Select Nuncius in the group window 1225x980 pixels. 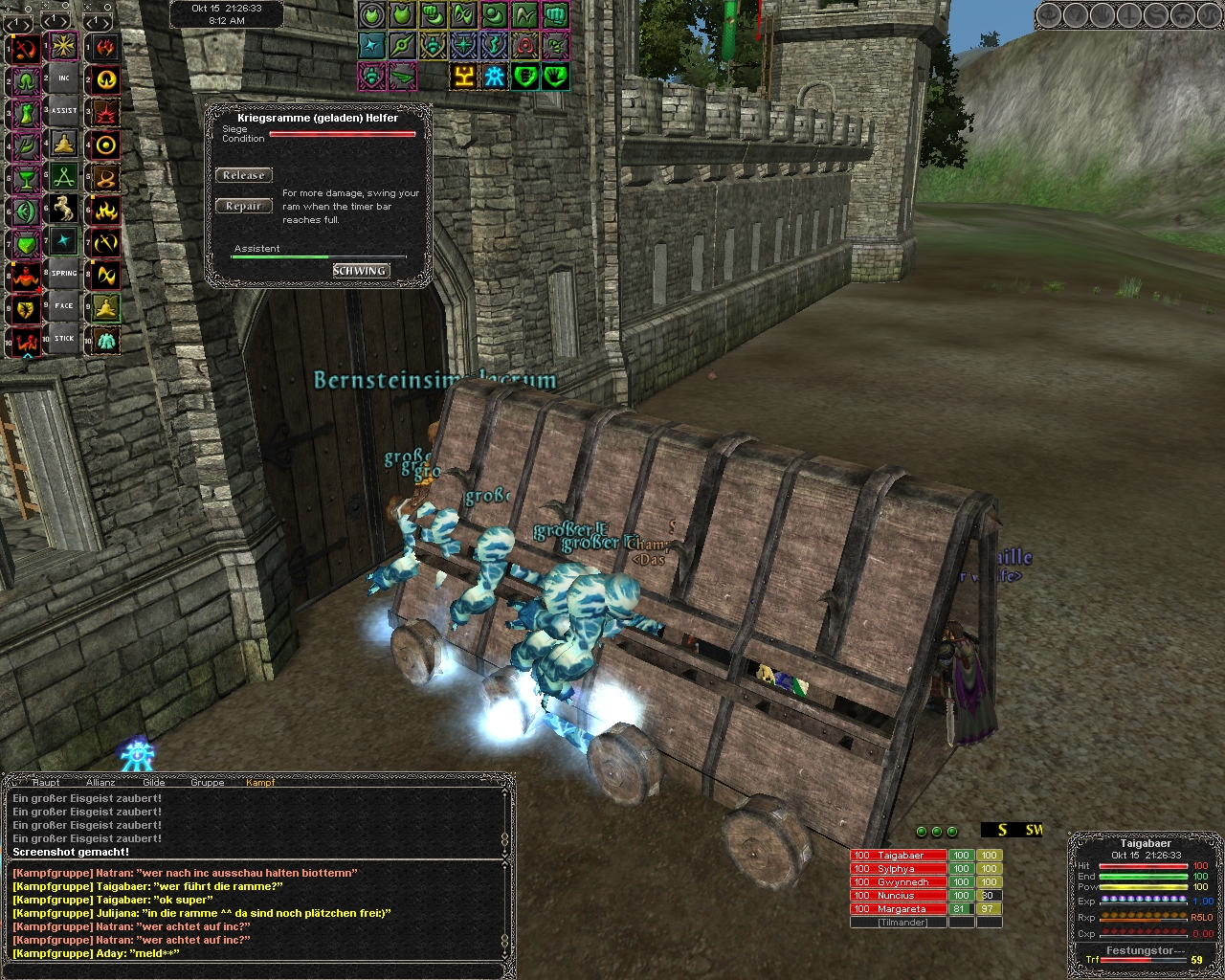pos(898,896)
